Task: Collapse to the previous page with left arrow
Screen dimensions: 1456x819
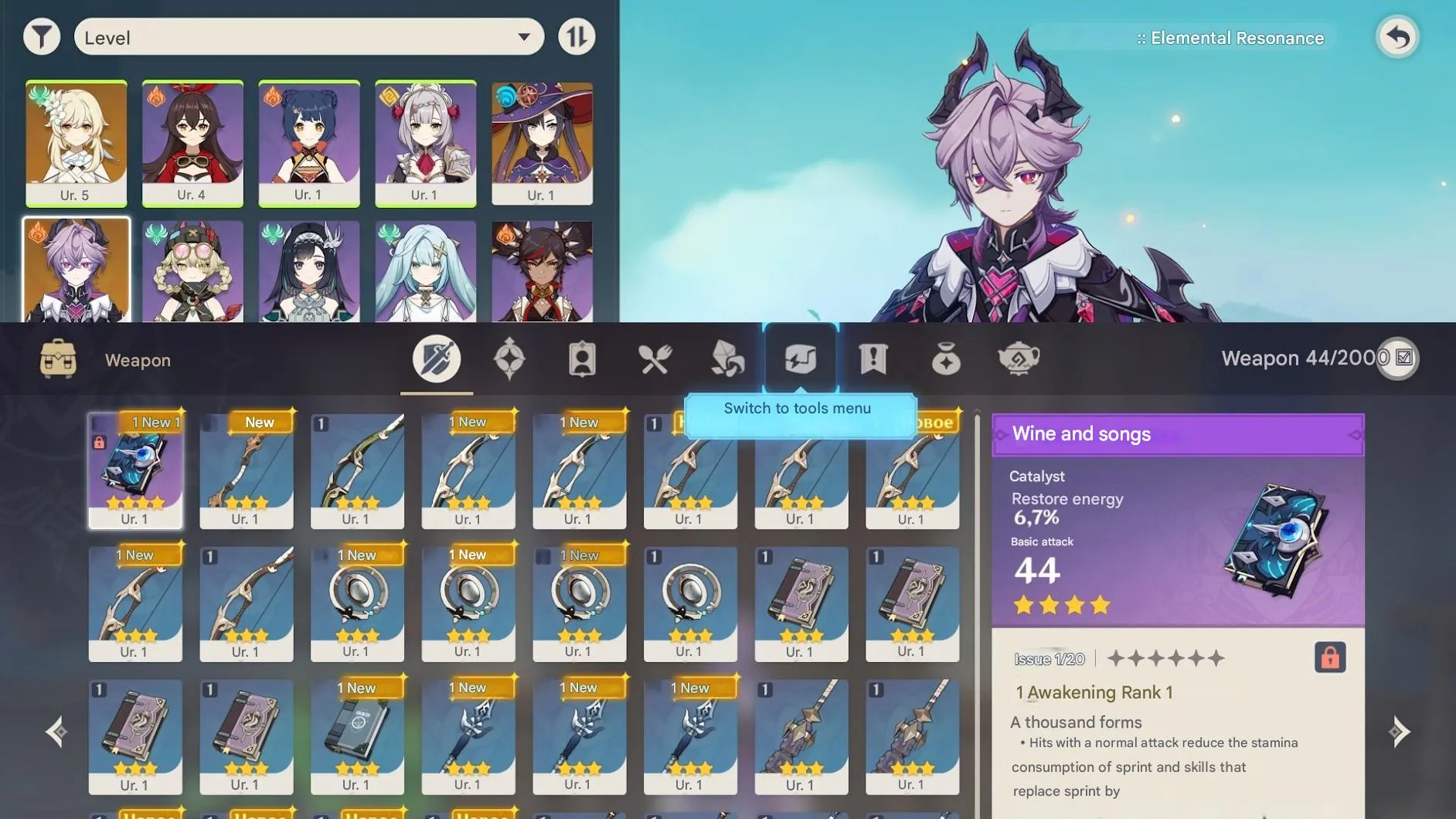Action: point(56,731)
